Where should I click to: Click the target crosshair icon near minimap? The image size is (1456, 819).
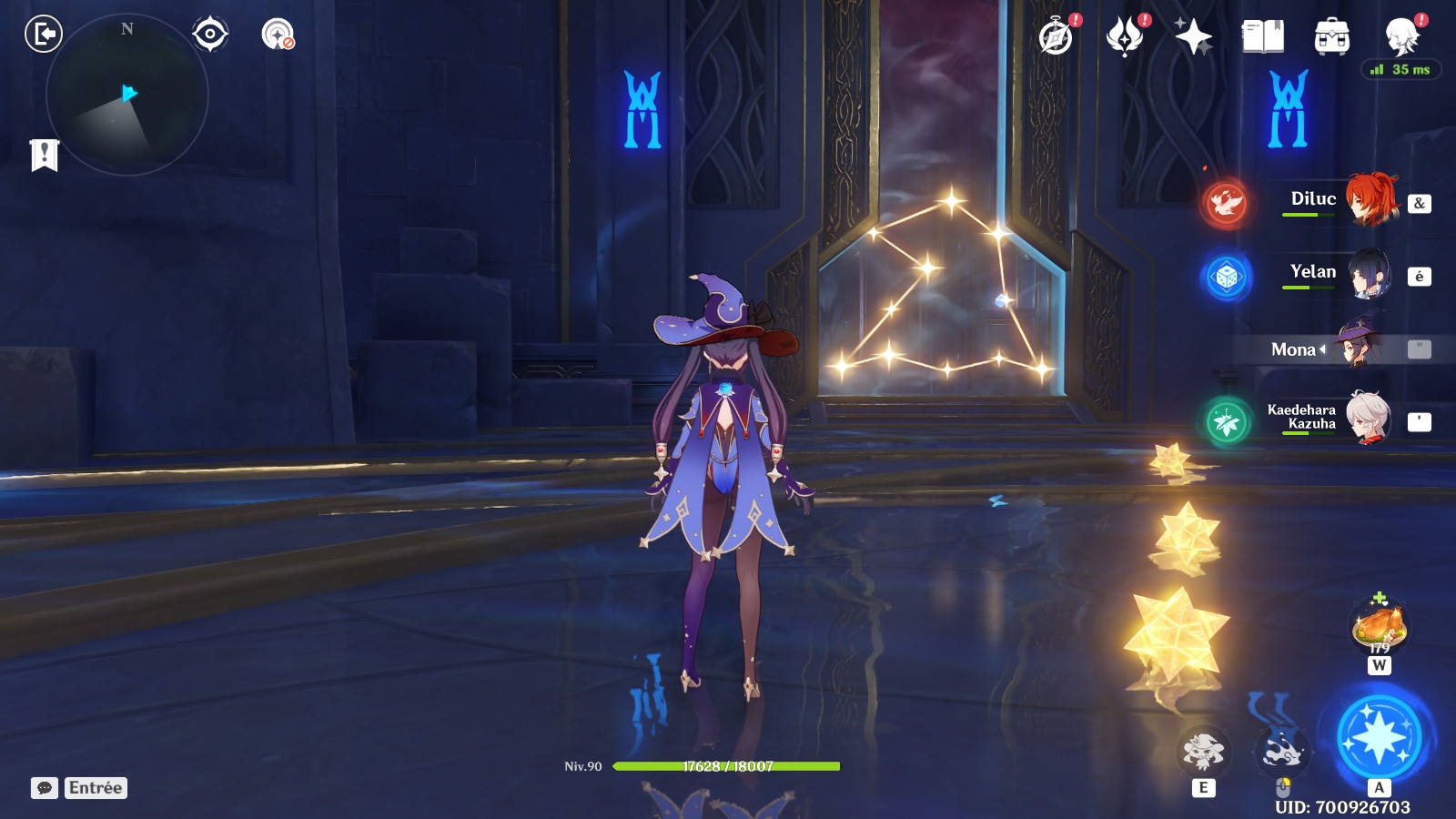coord(210,35)
